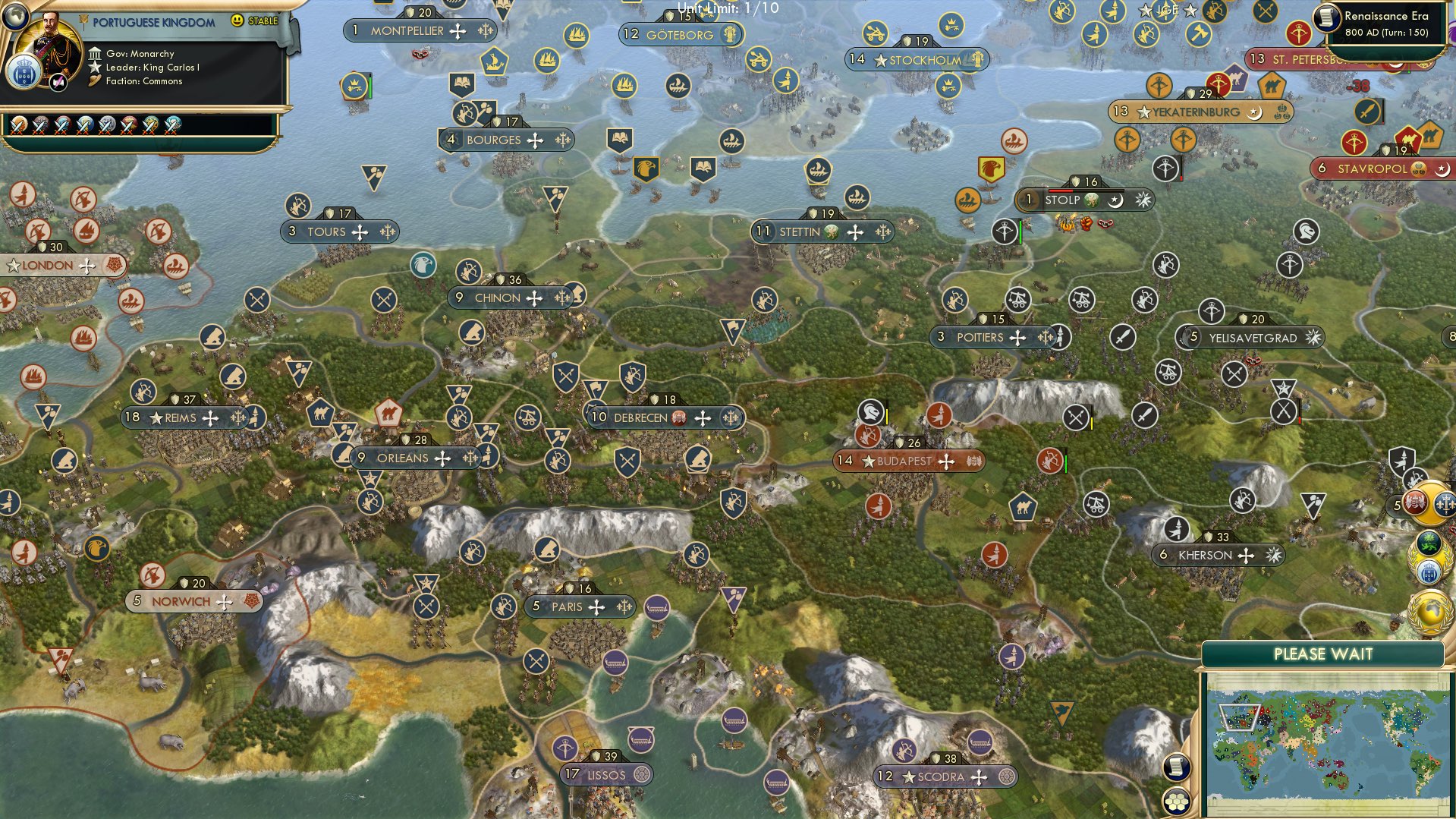Open the Budapest city screen
The width and height of the screenshot is (1456, 819).
pos(903,460)
